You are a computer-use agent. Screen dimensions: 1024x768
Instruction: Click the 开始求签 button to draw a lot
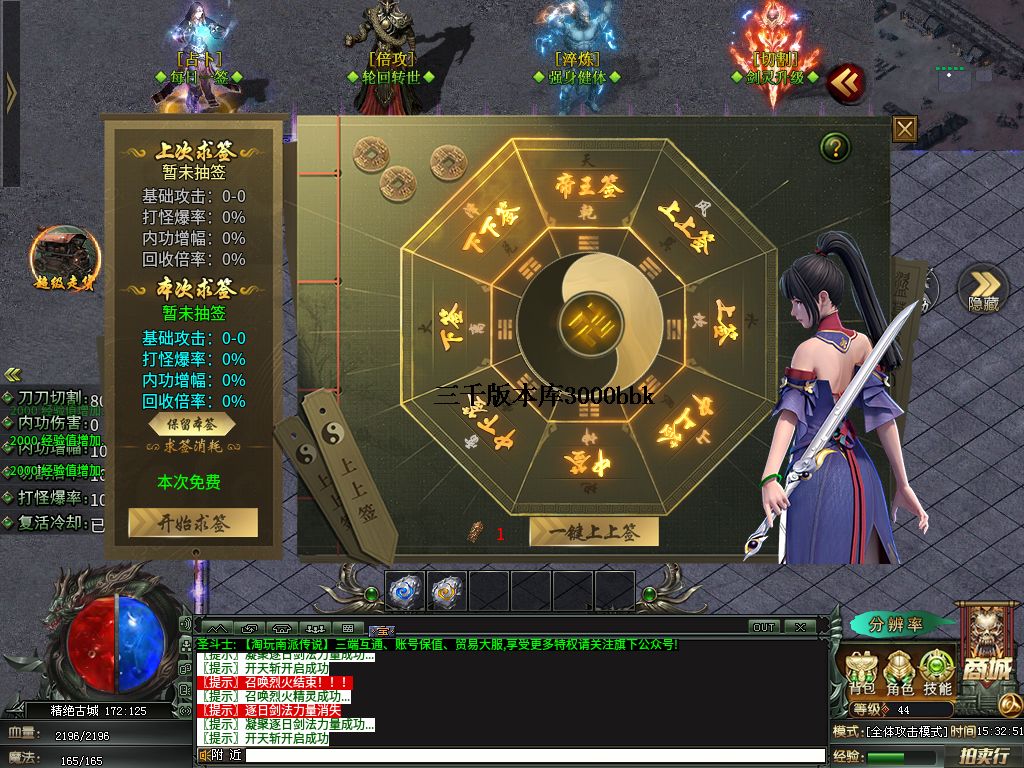193,523
